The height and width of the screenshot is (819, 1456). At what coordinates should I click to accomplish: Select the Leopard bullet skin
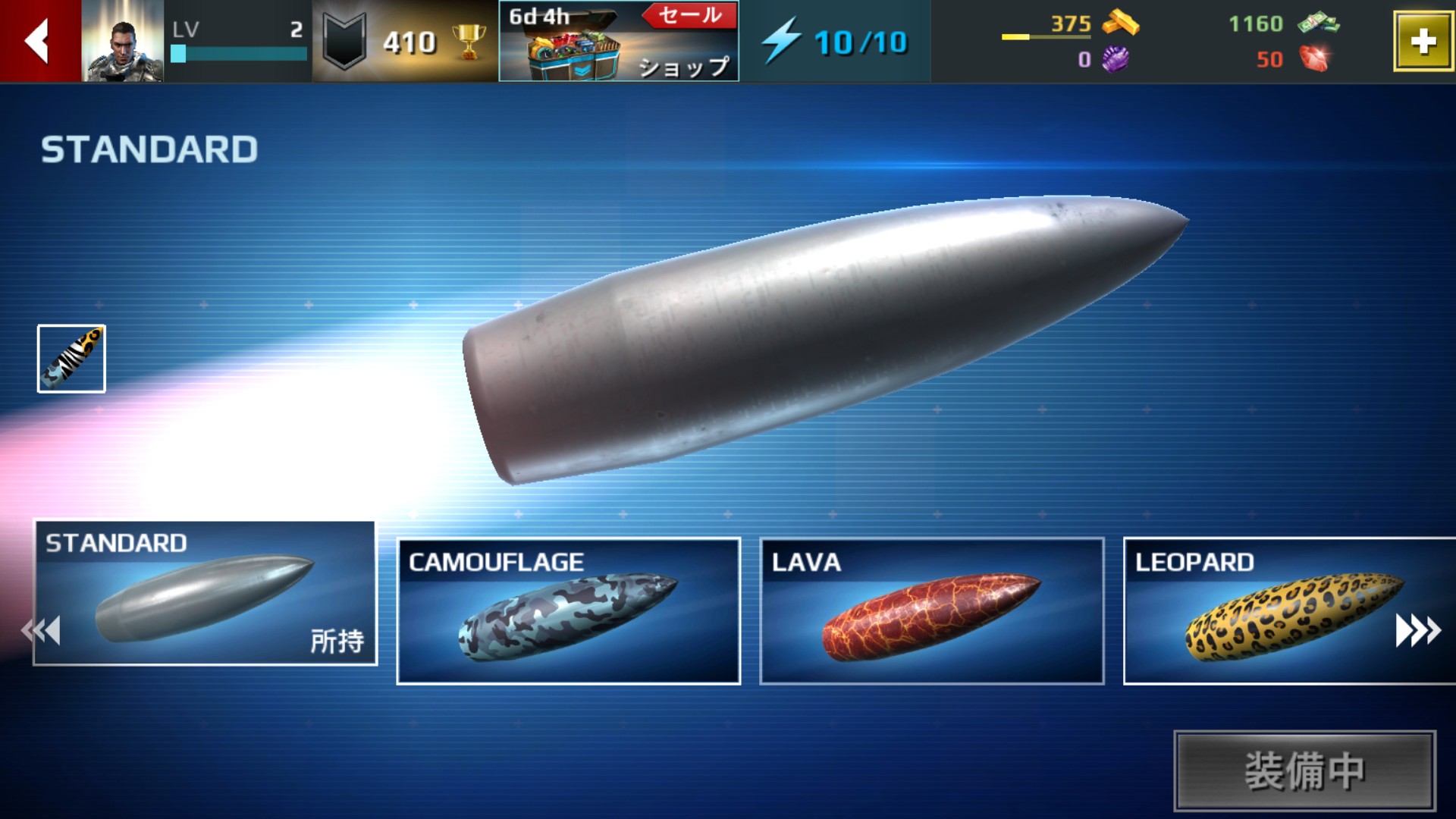pyautogui.click(x=1259, y=611)
